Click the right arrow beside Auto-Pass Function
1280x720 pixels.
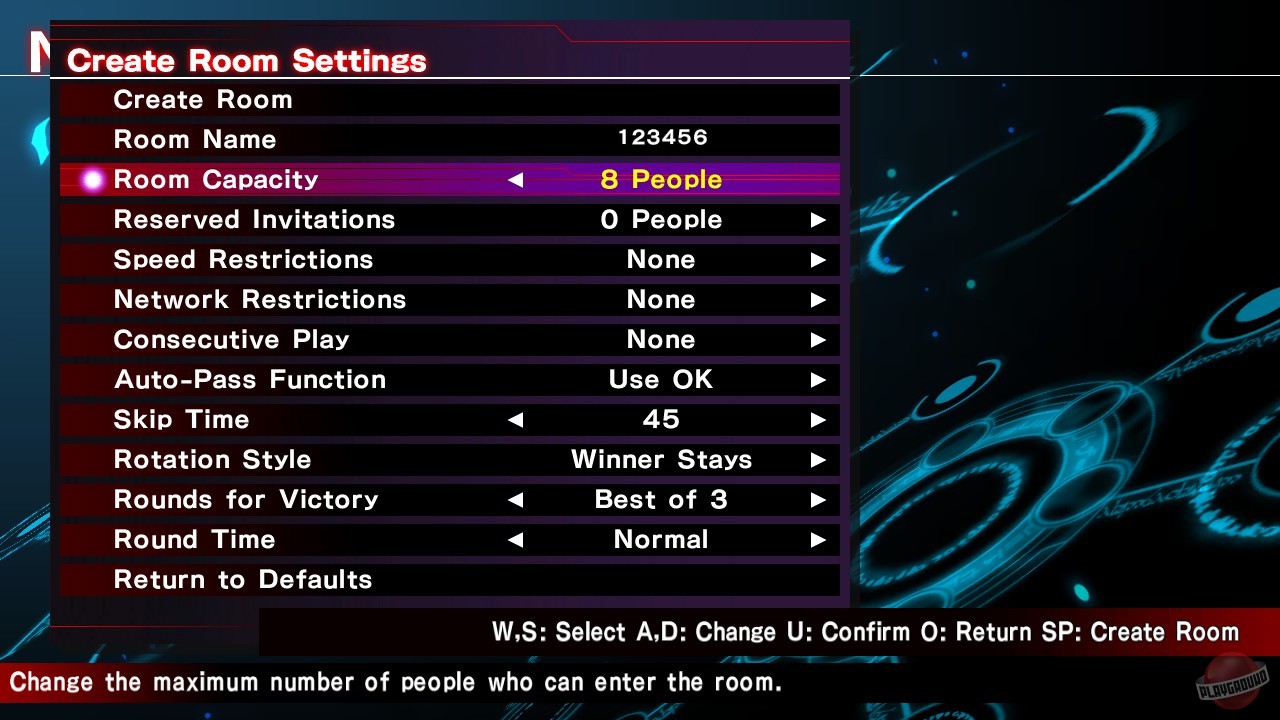point(820,379)
